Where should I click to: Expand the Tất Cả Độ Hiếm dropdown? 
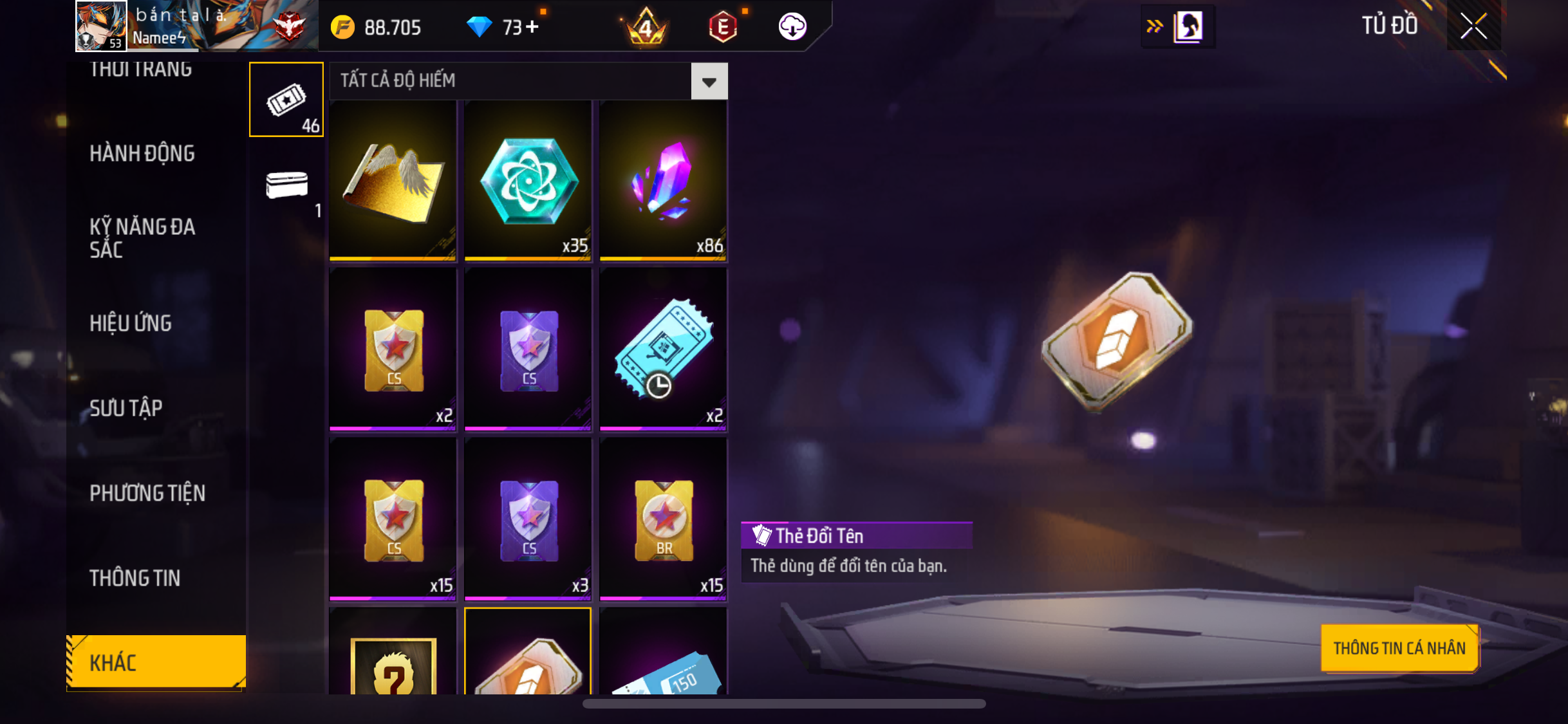click(x=709, y=82)
